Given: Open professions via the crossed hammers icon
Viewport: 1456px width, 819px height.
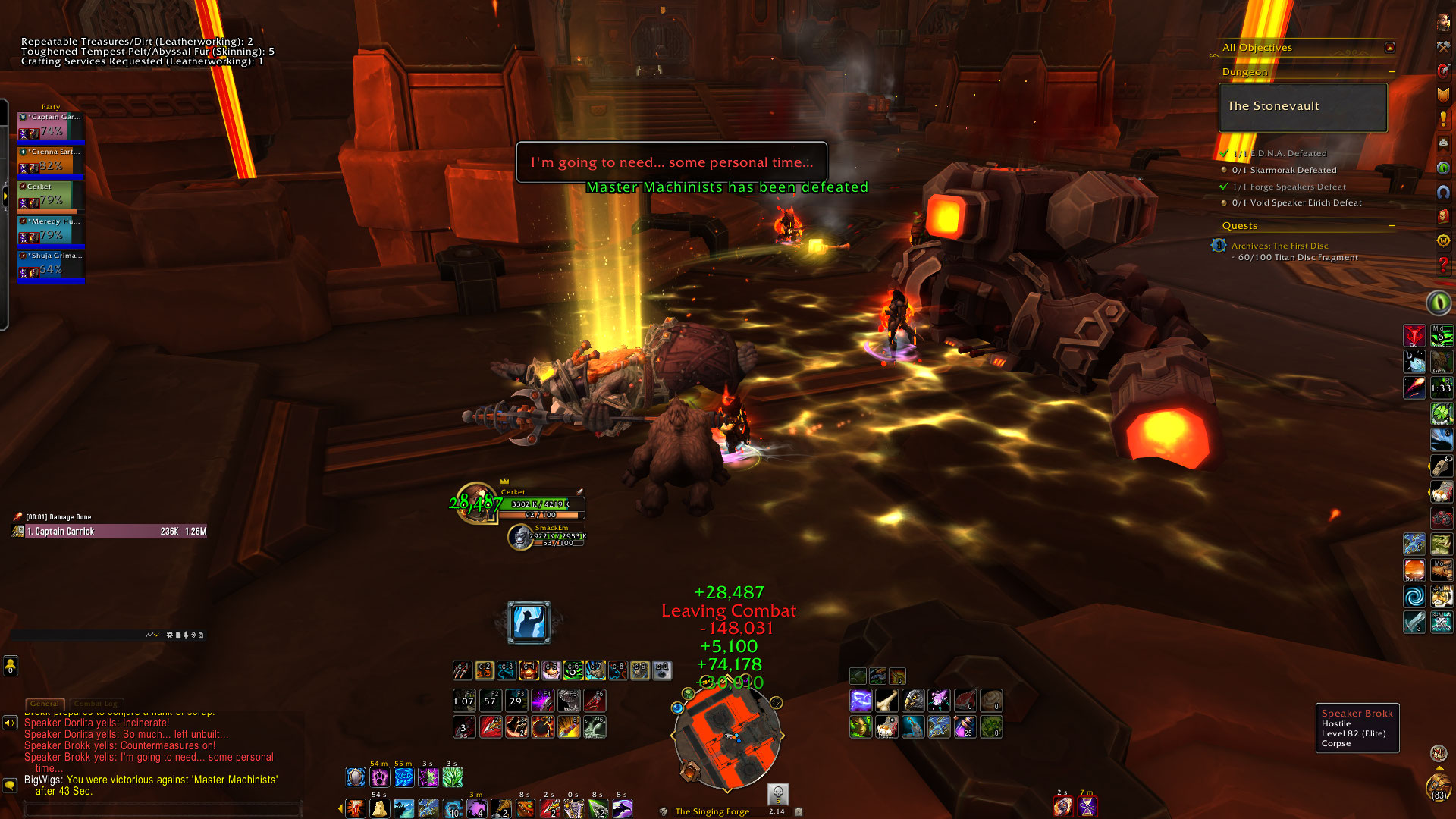Looking at the screenshot, I should (x=1443, y=47).
